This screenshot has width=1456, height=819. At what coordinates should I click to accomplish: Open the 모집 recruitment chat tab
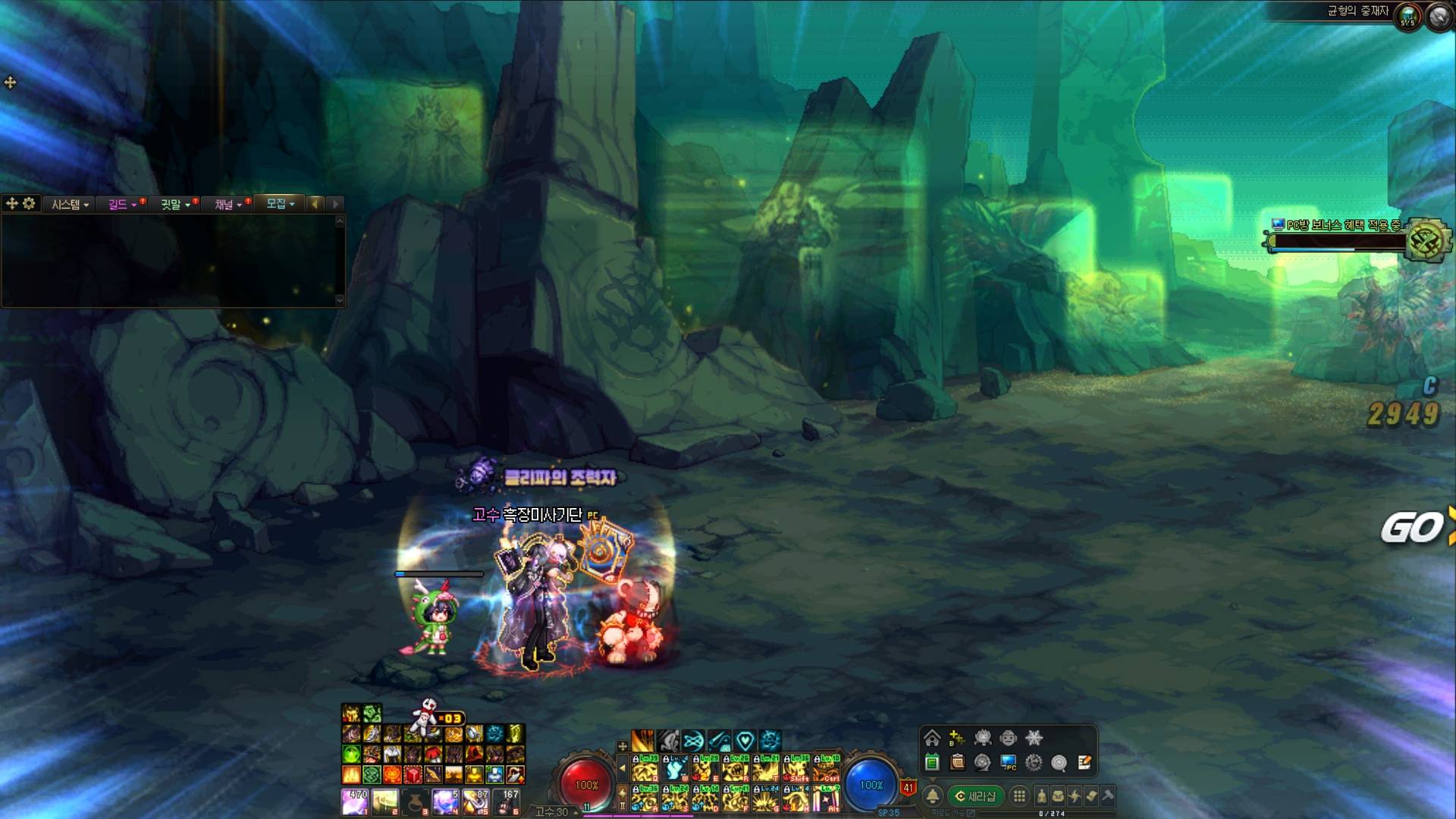(279, 203)
